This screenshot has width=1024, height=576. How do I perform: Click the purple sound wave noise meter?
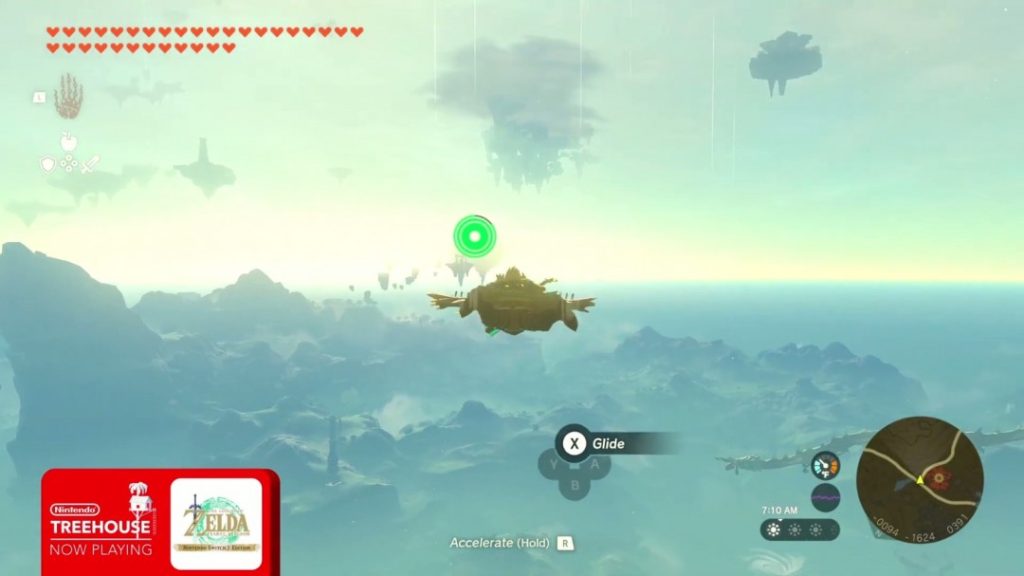825,497
